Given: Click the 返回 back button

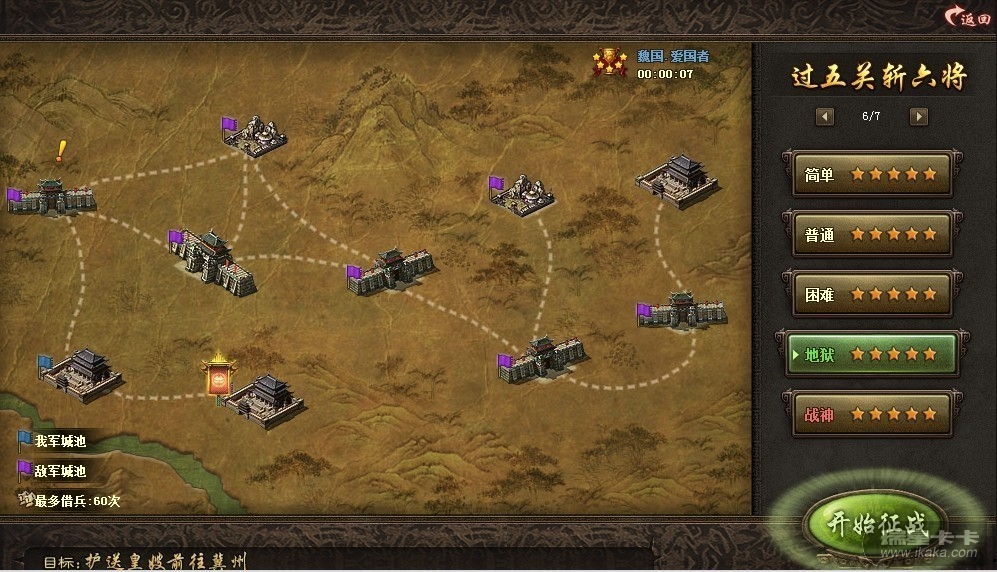Looking at the screenshot, I should [x=967, y=17].
